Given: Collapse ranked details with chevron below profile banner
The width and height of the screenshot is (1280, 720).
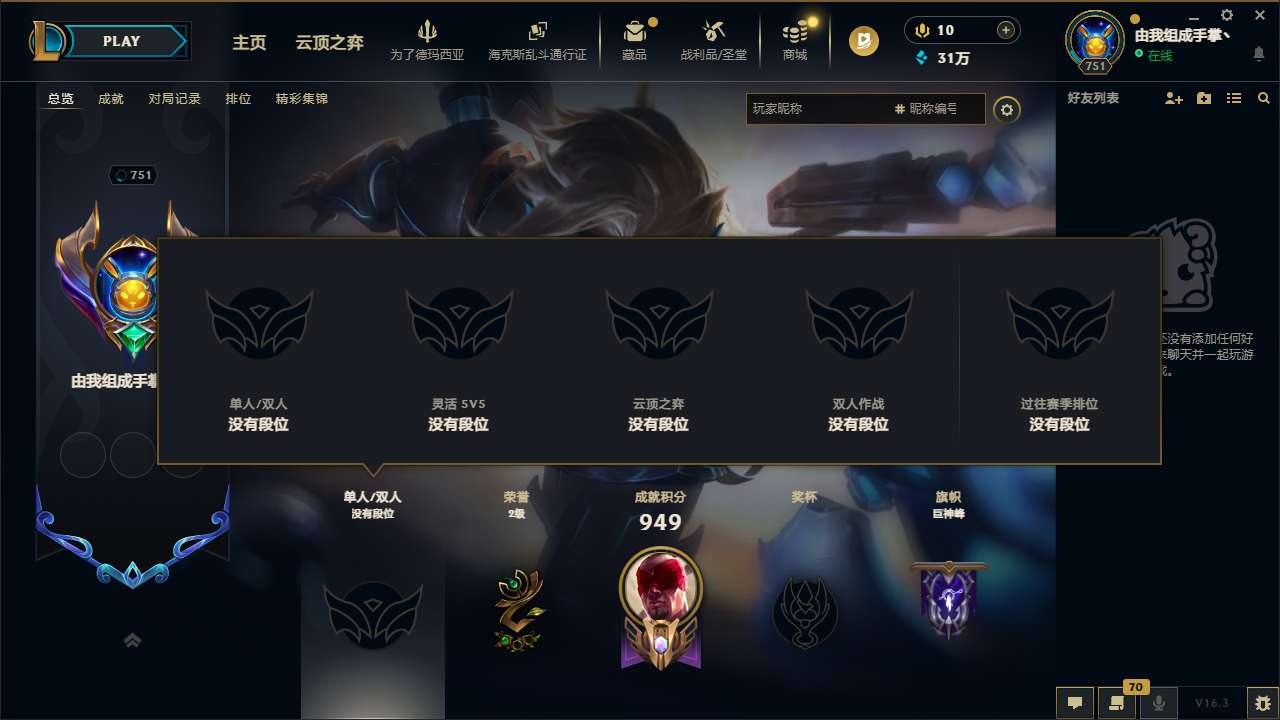Looking at the screenshot, I should (x=132, y=640).
